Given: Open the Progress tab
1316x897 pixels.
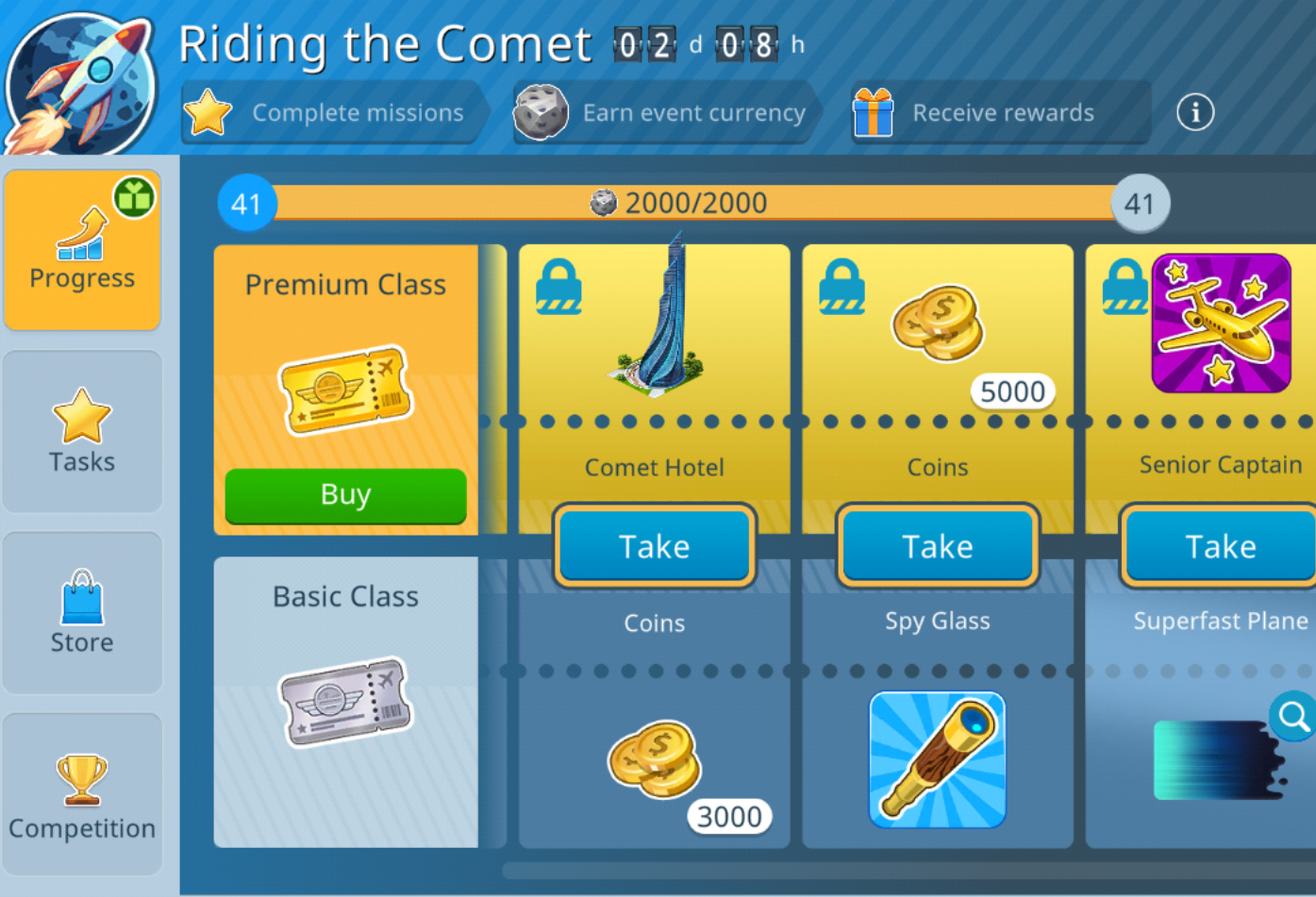Looking at the screenshot, I should tap(82, 250).
